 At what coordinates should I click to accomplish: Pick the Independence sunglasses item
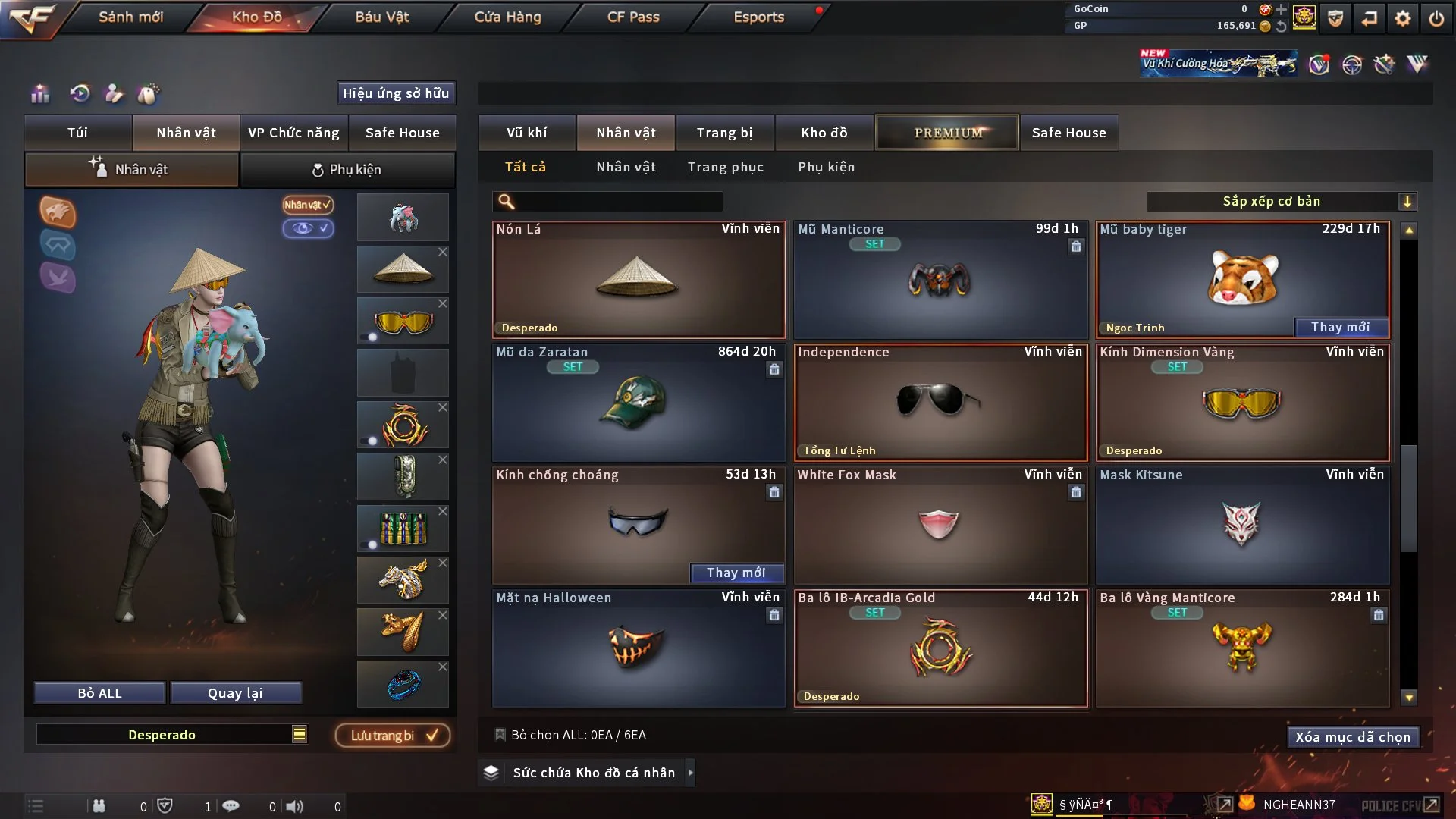click(x=940, y=402)
